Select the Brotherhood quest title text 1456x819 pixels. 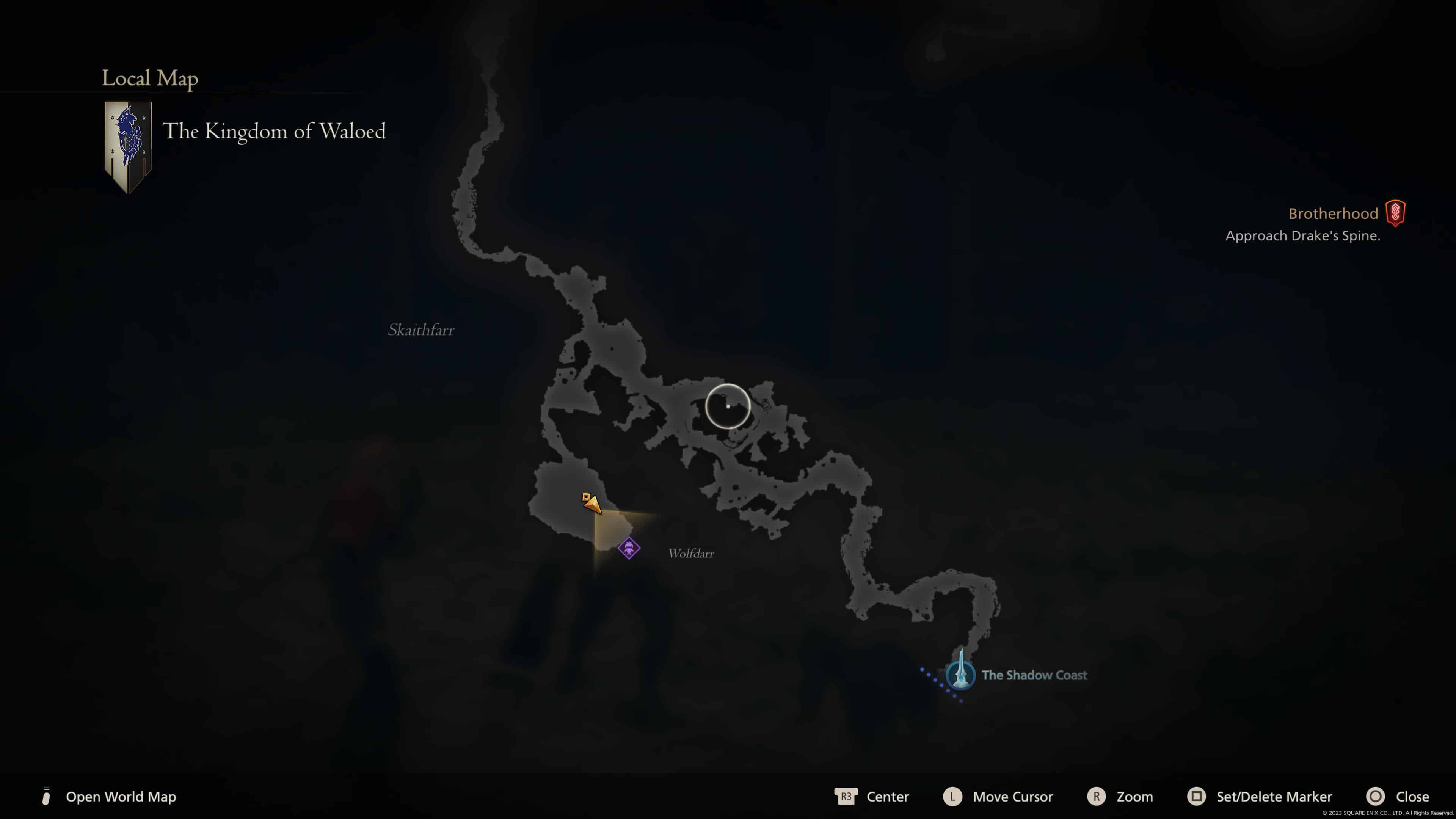click(x=1334, y=213)
